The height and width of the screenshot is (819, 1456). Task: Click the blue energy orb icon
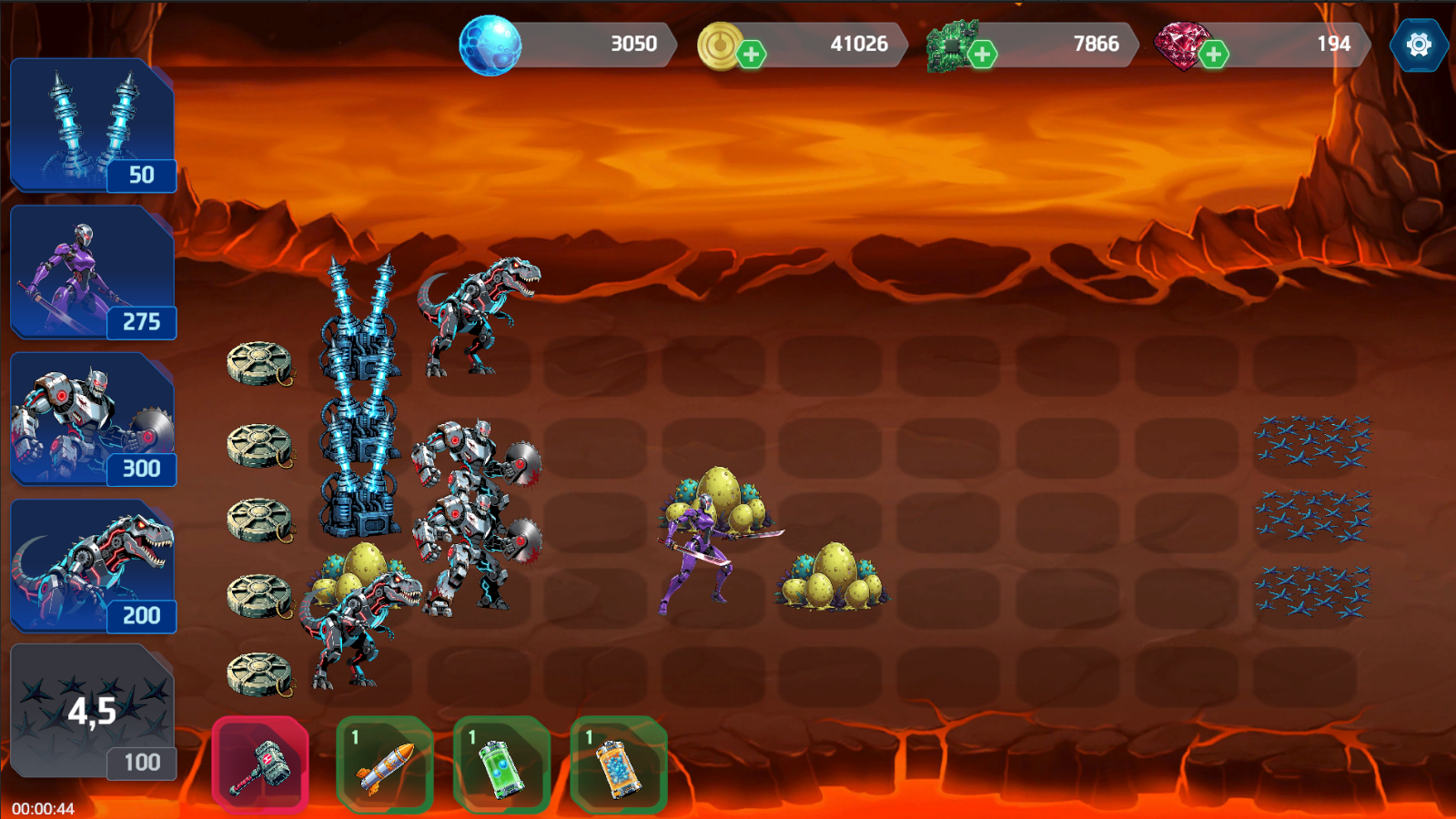pos(489,42)
